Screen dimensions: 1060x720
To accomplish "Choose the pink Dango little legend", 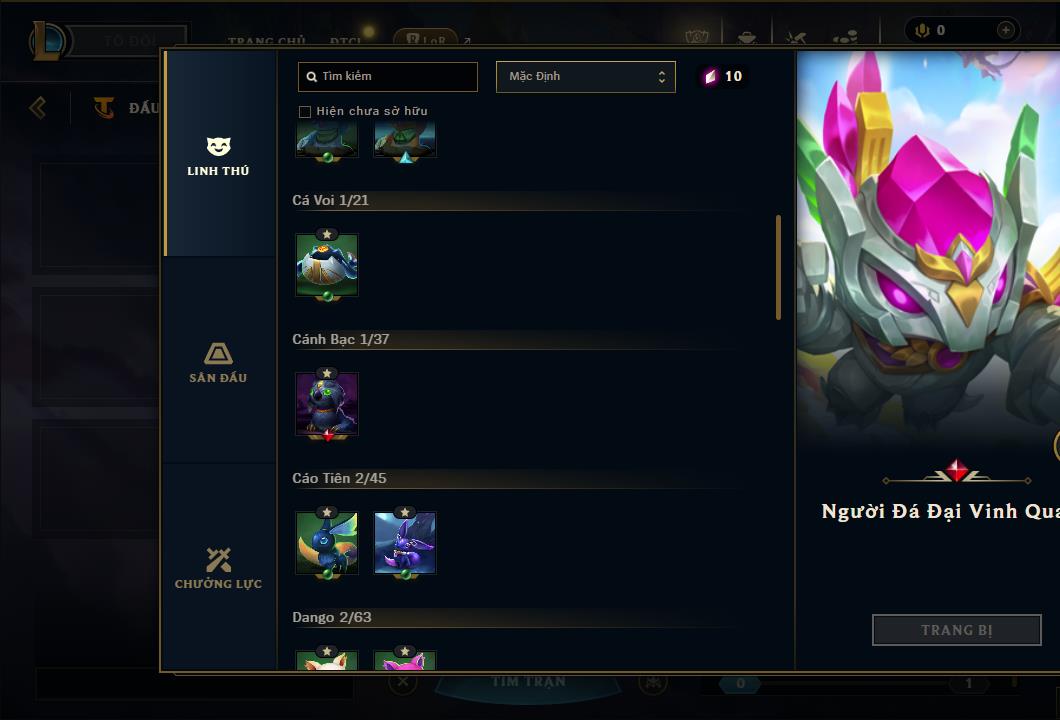I will click(x=405, y=661).
